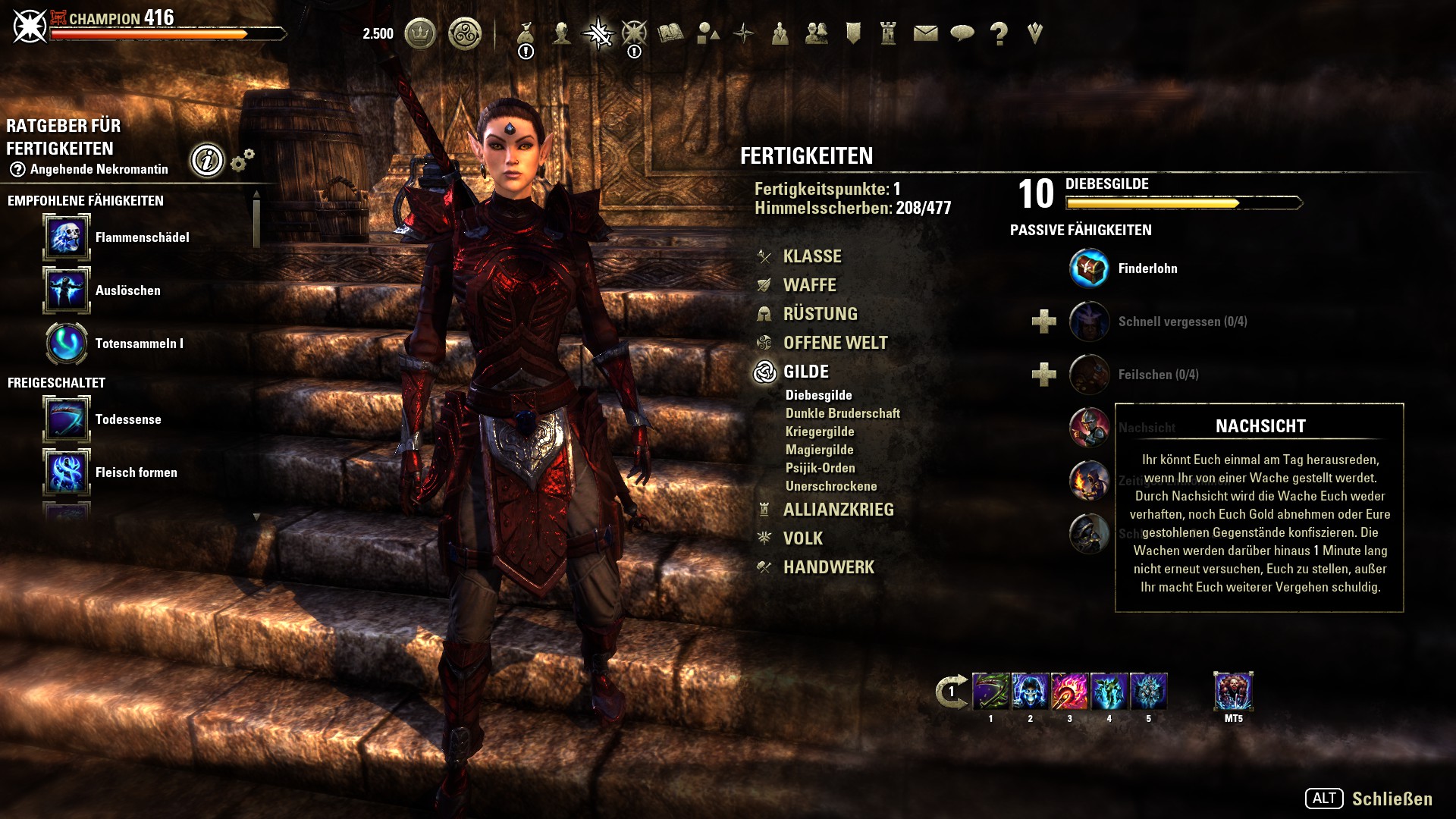Open the skill advisor gear settings
The image size is (1456, 819).
tap(242, 160)
